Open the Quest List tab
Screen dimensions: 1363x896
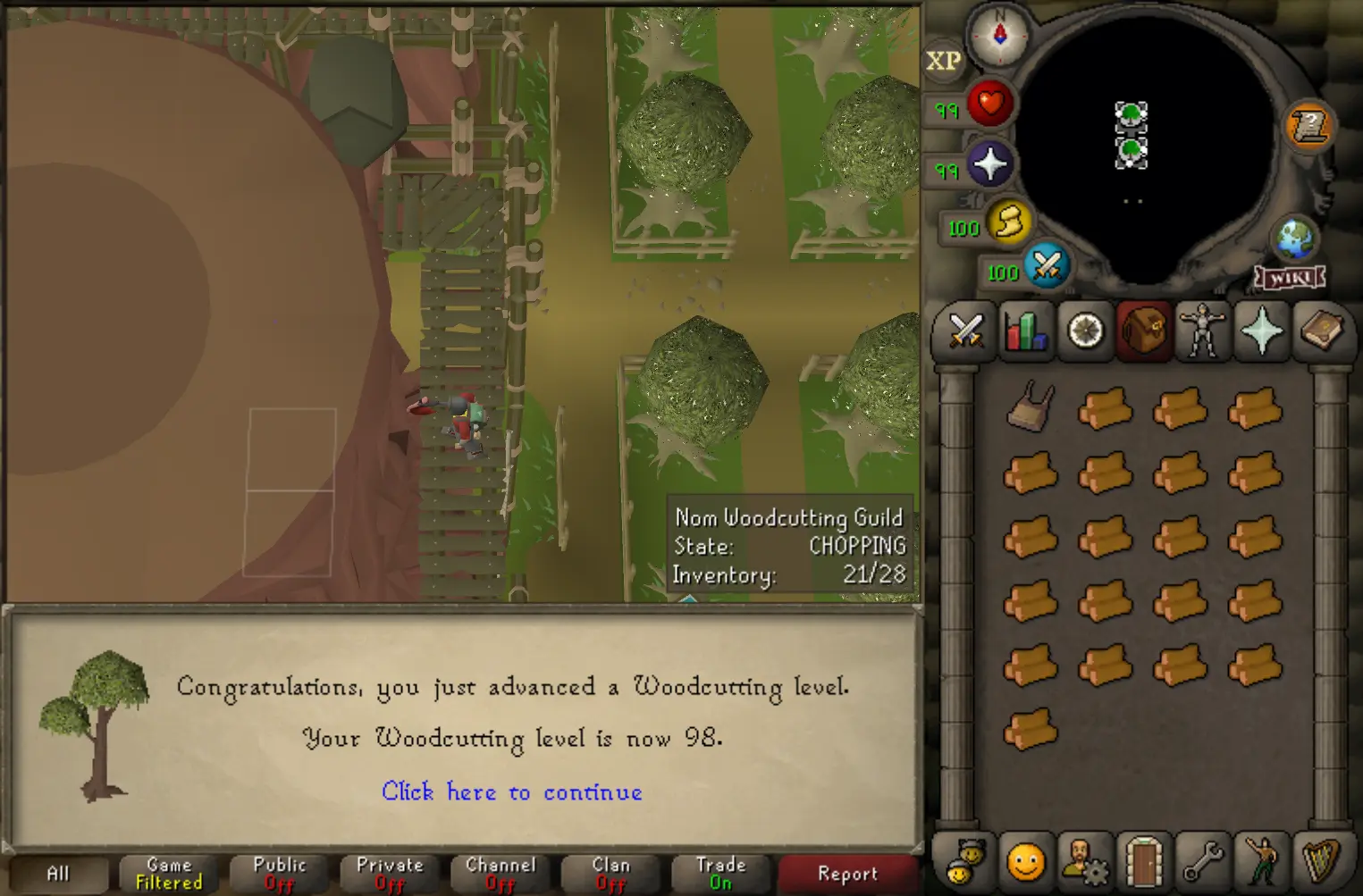pos(1084,332)
